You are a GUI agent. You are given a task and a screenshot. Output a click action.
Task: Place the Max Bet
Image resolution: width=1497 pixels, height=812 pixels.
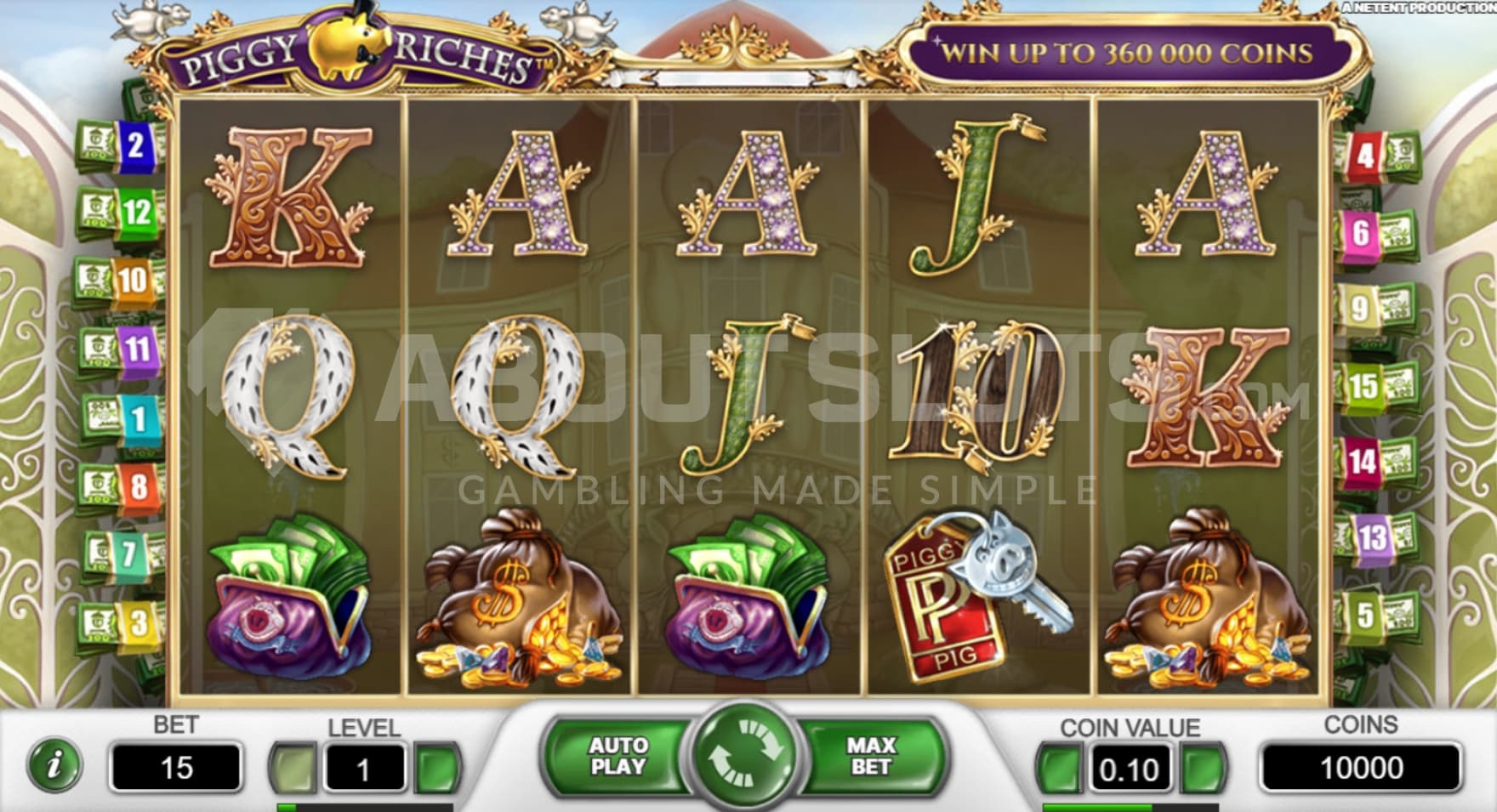click(x=871, y=755)
